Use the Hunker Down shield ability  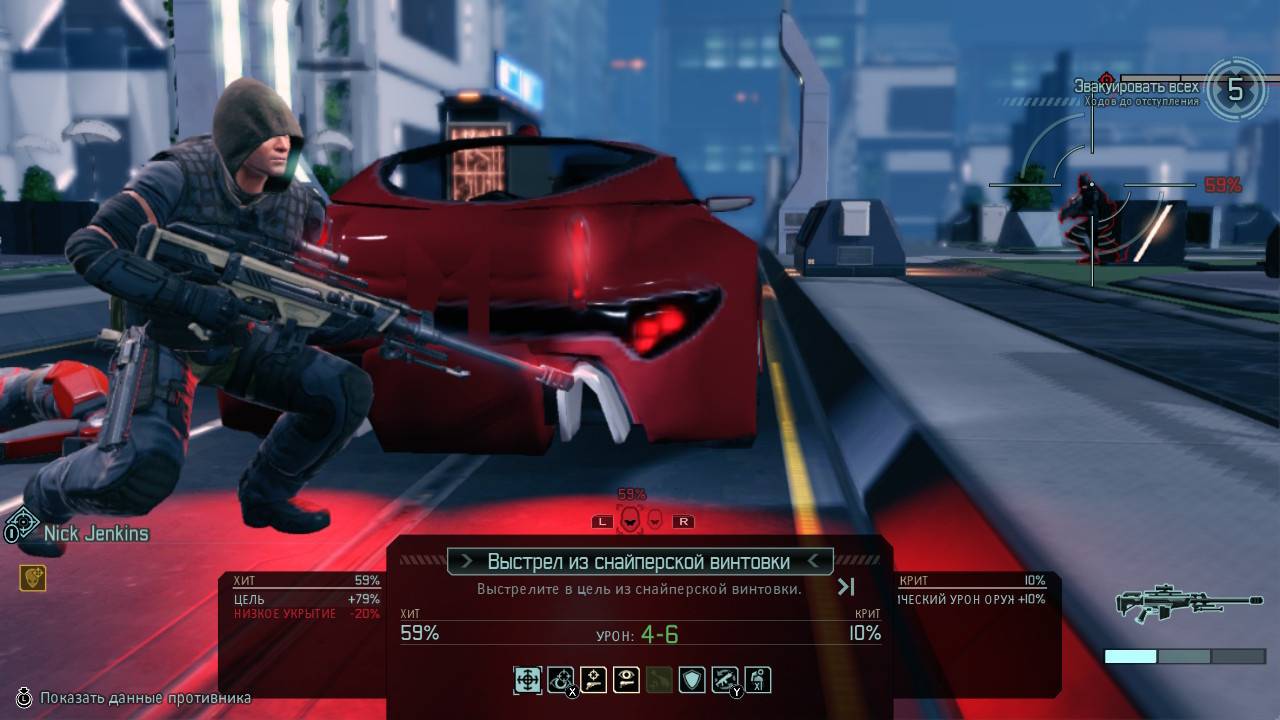pos(692,681)
